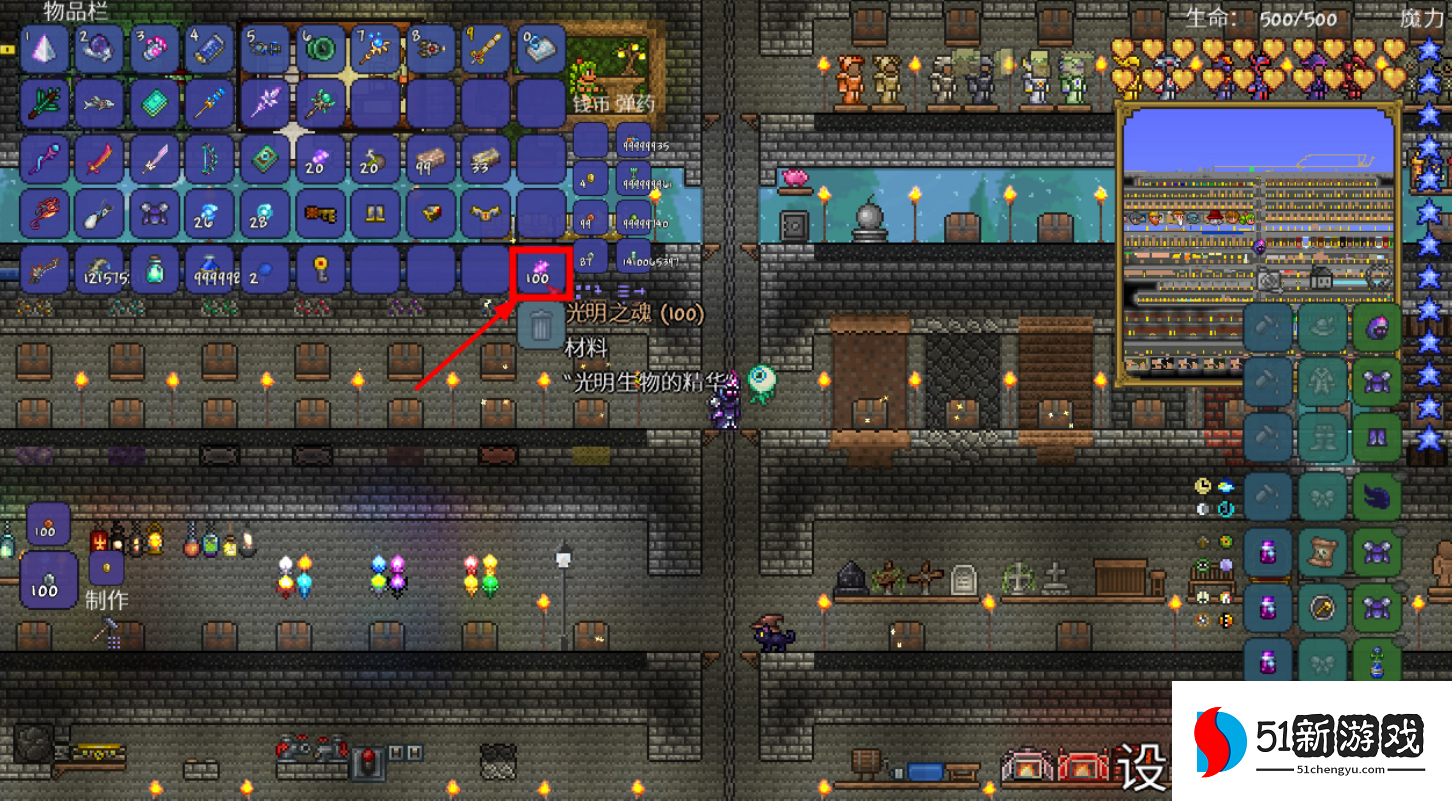Select the red curved sword slot
The width and height of the screenshot is (1452, 801).
pyautogui.click(x=99, y=159)
